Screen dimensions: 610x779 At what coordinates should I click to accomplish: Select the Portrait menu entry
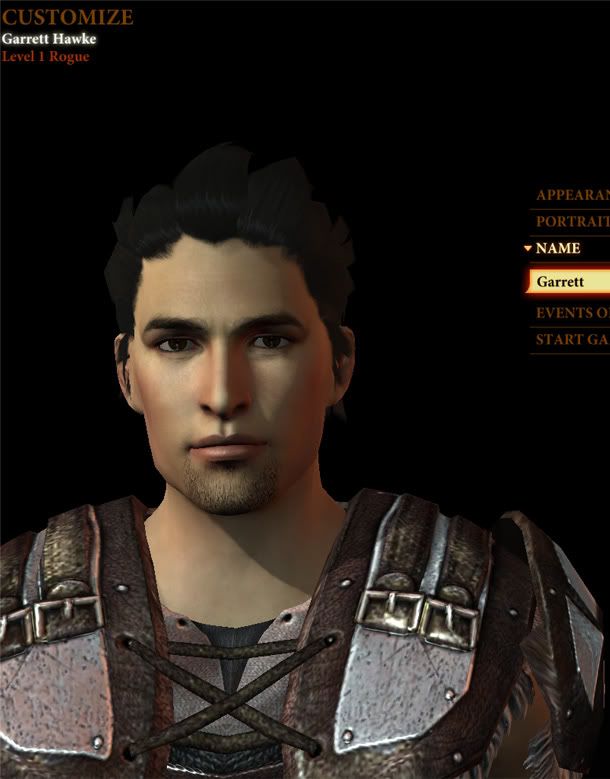[x=572, y=222]
